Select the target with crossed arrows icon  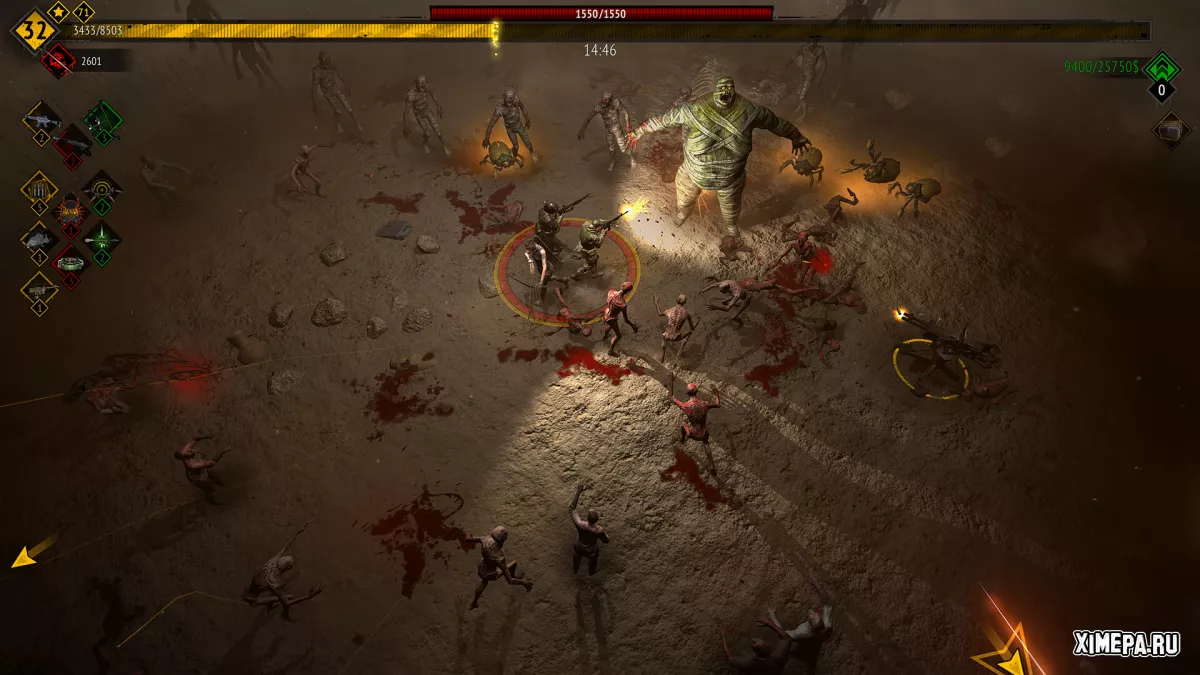(102, 188)
